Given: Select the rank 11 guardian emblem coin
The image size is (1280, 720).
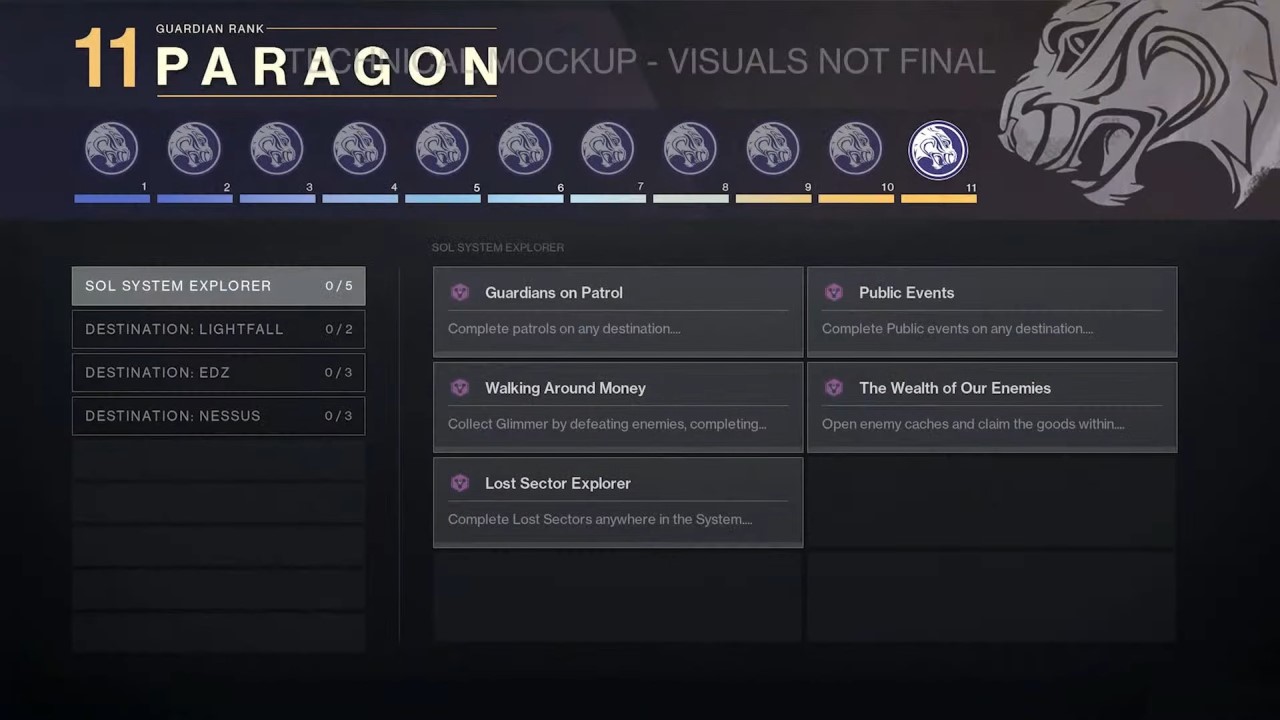Looking at the screenshot, I should [x=938, y=148].
